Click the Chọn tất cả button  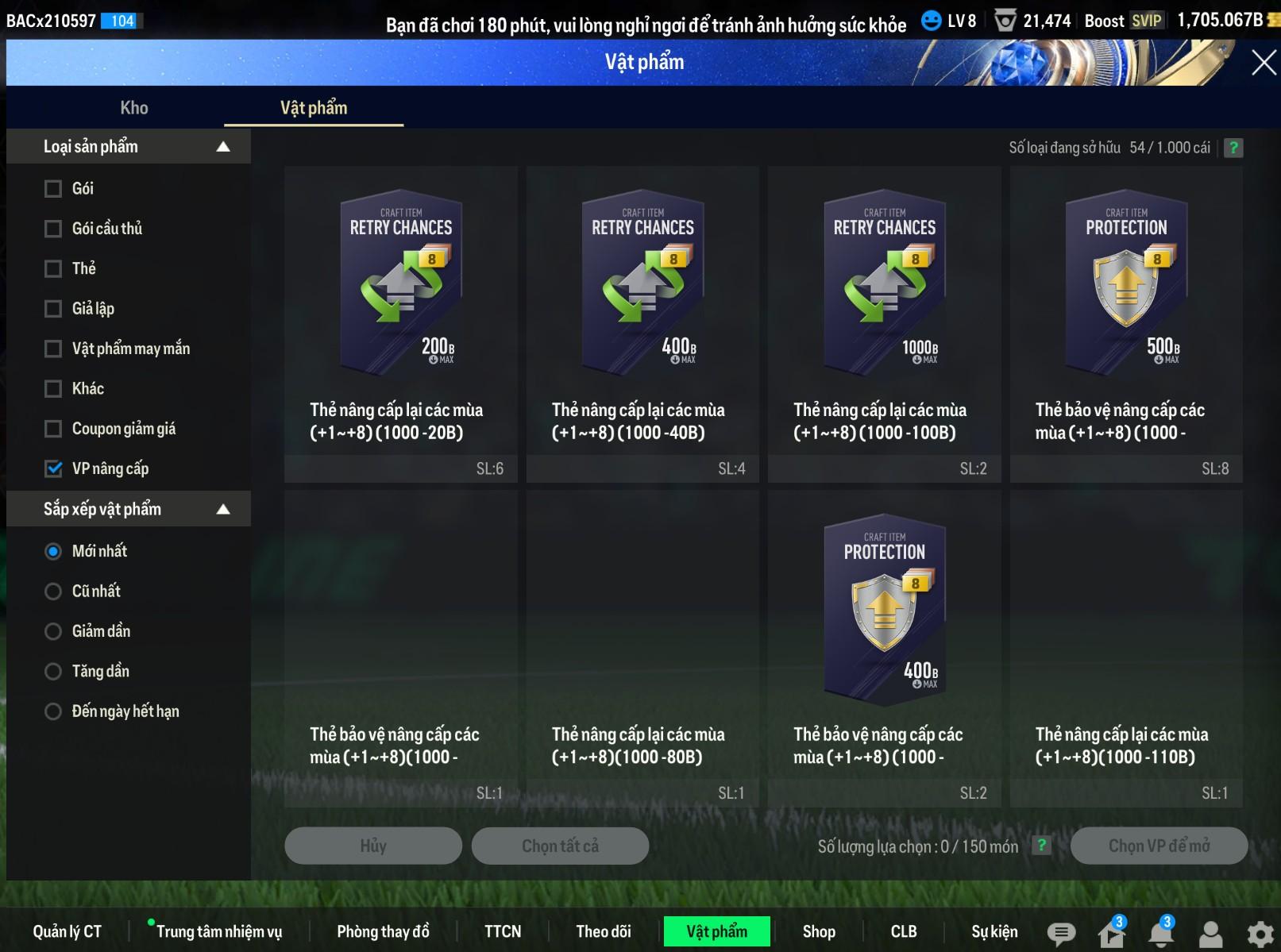pos(560,846)
